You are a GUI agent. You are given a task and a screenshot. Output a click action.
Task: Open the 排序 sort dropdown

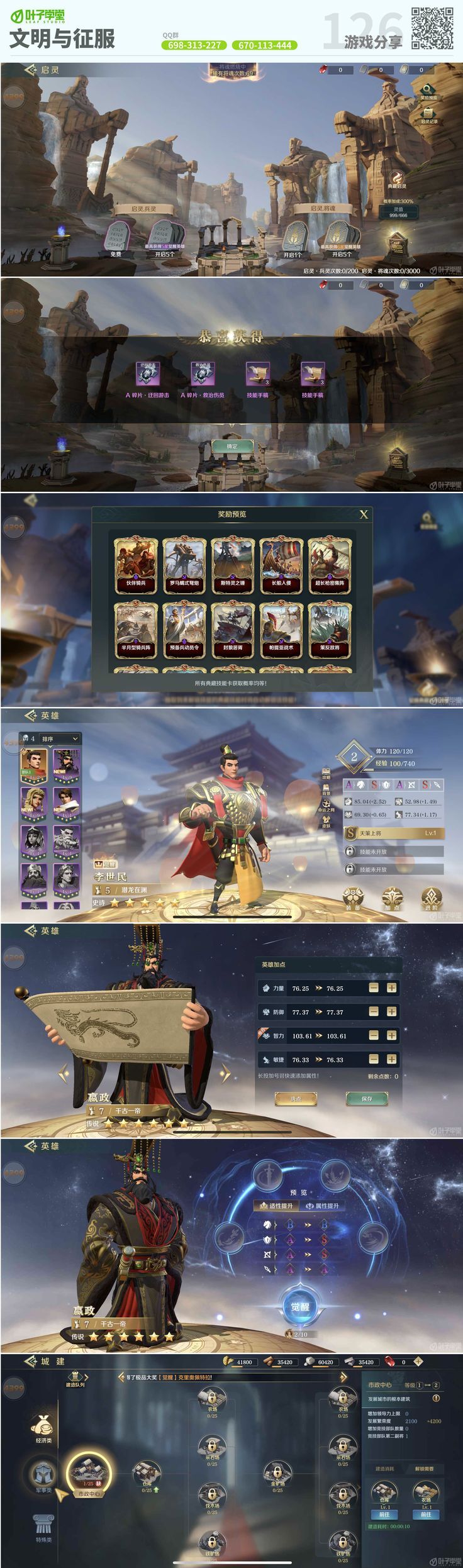pos(59,738)
